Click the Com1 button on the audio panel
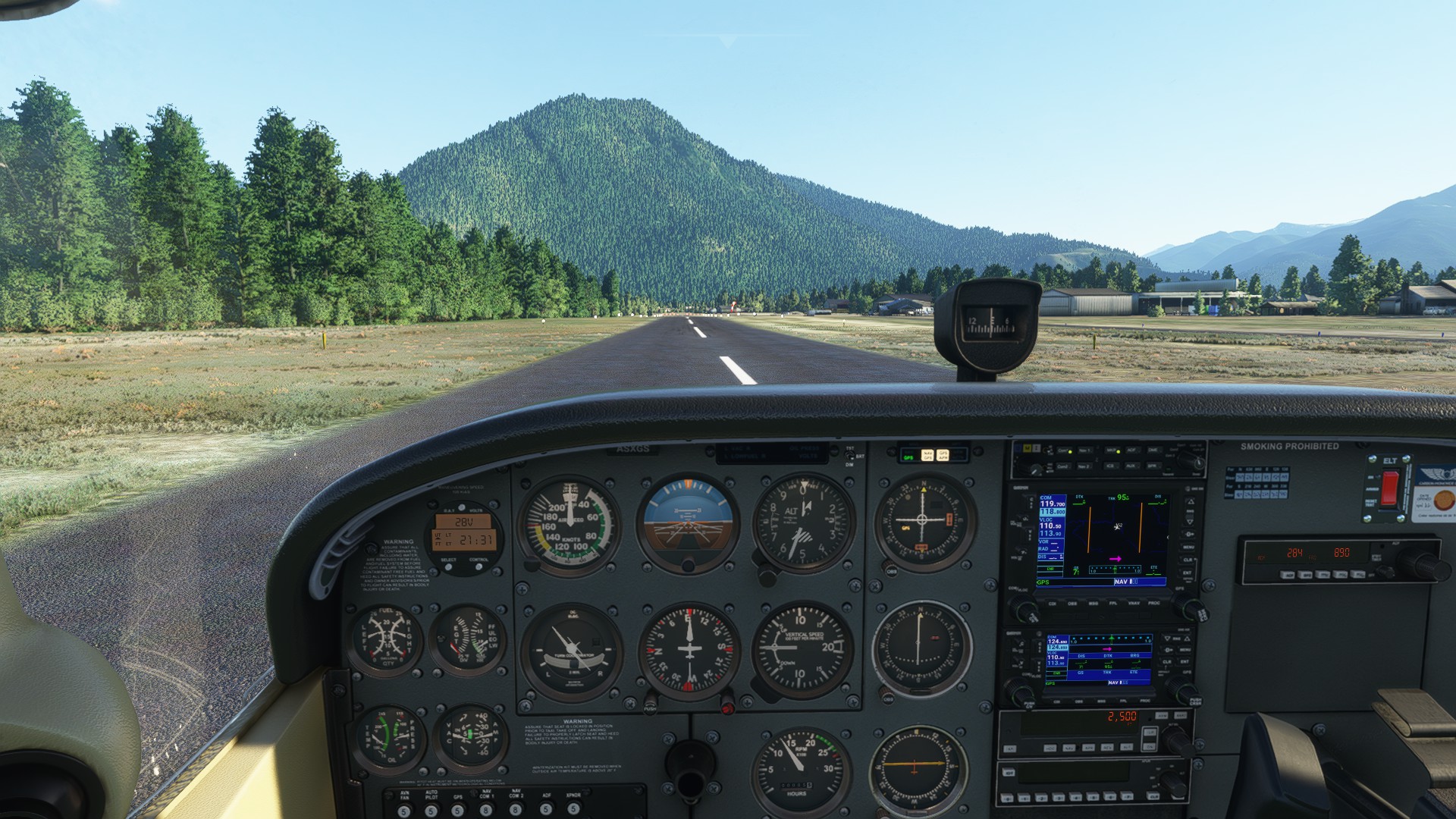Screen dimensions: 1456x819 [x=1063, y=450]
